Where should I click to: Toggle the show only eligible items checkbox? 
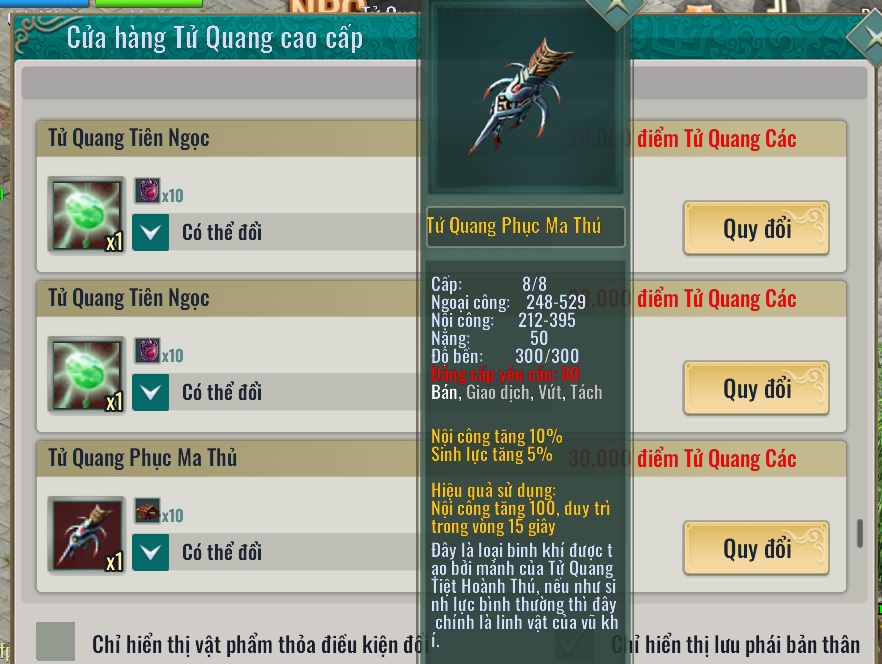point(56,641)
